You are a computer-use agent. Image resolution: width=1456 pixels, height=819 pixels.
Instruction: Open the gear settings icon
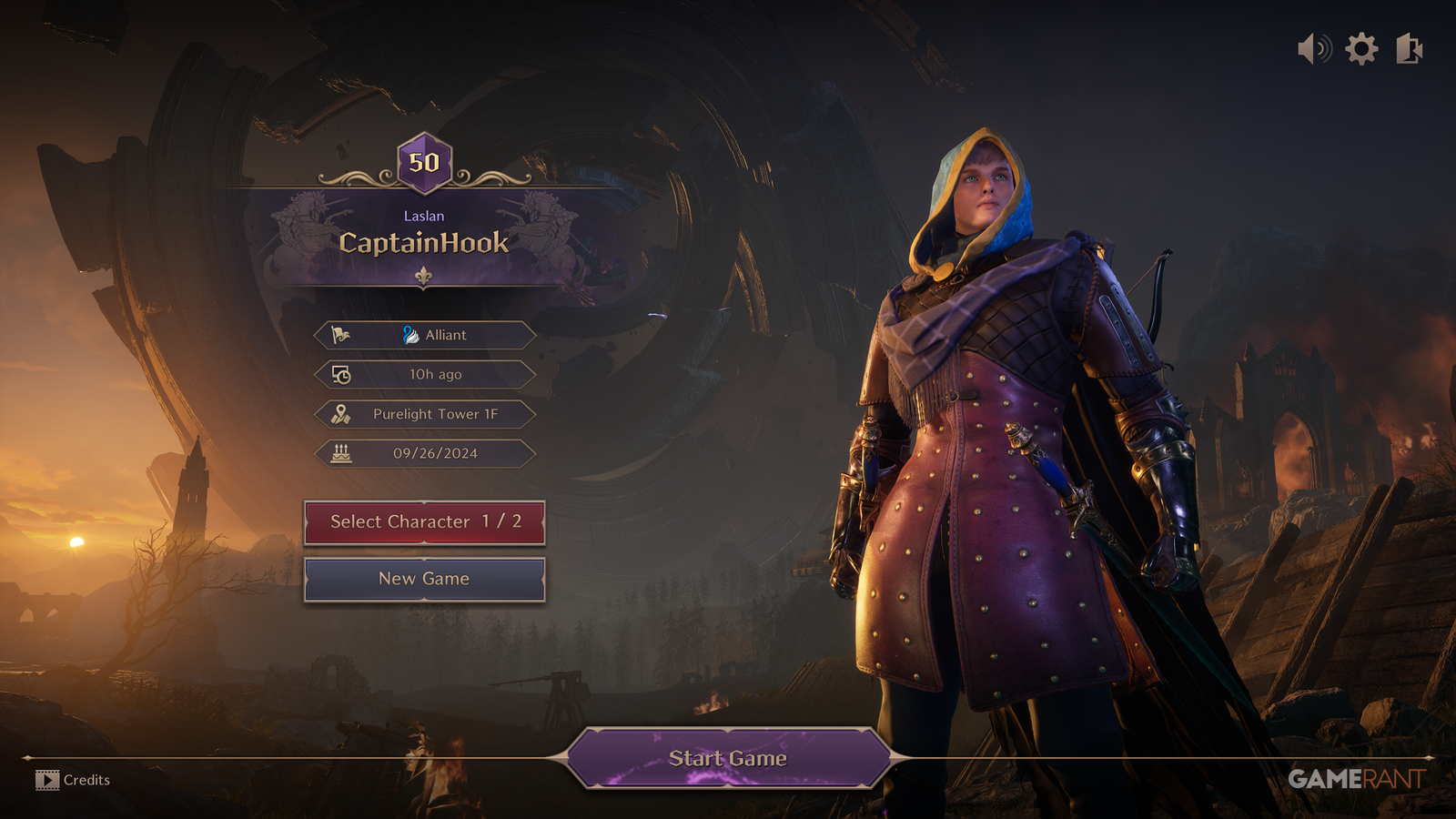point(1361,48)
